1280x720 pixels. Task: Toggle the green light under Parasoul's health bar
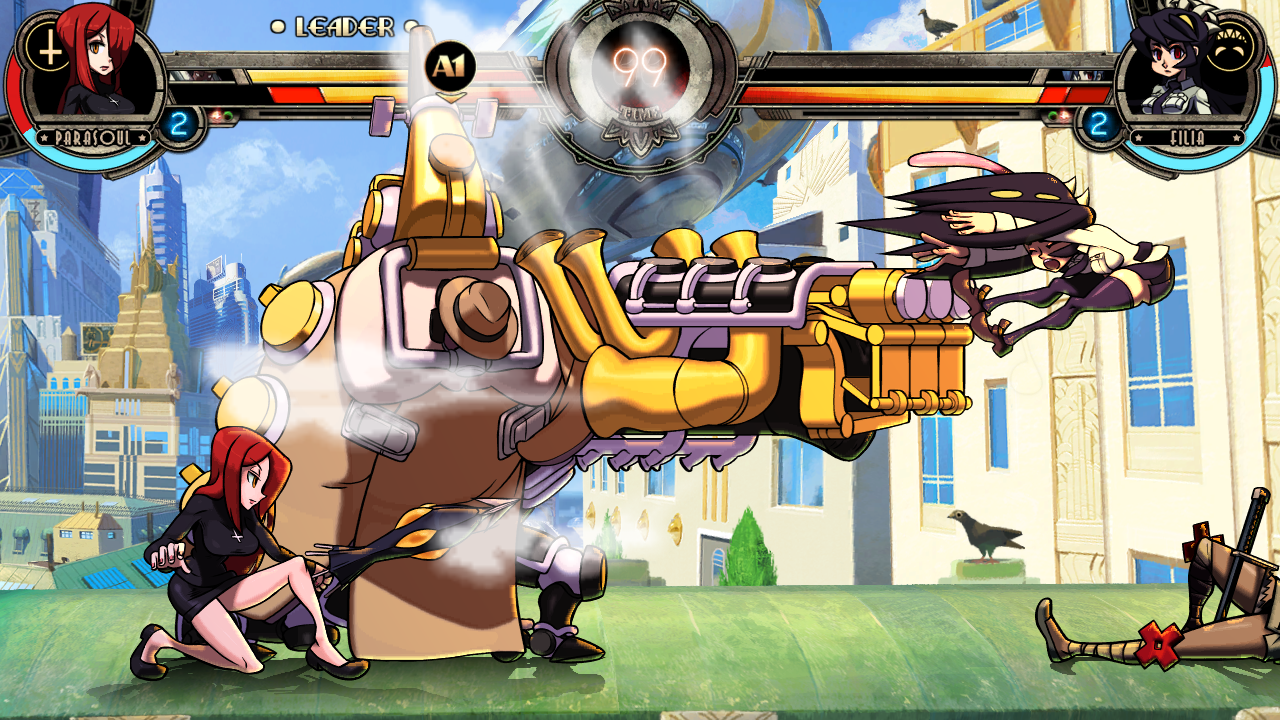228,115
